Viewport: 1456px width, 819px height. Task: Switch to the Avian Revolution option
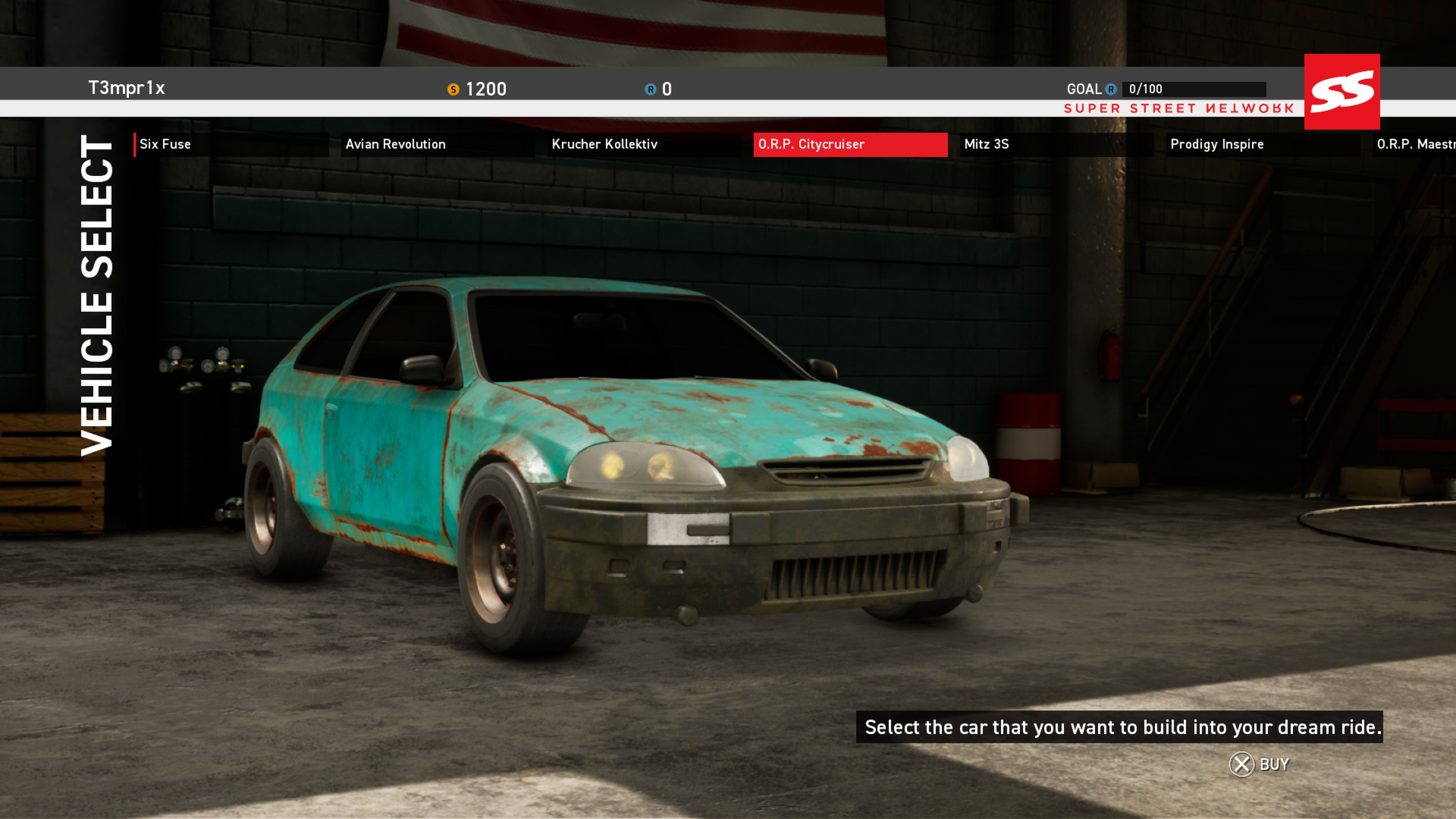click(396, 144)
